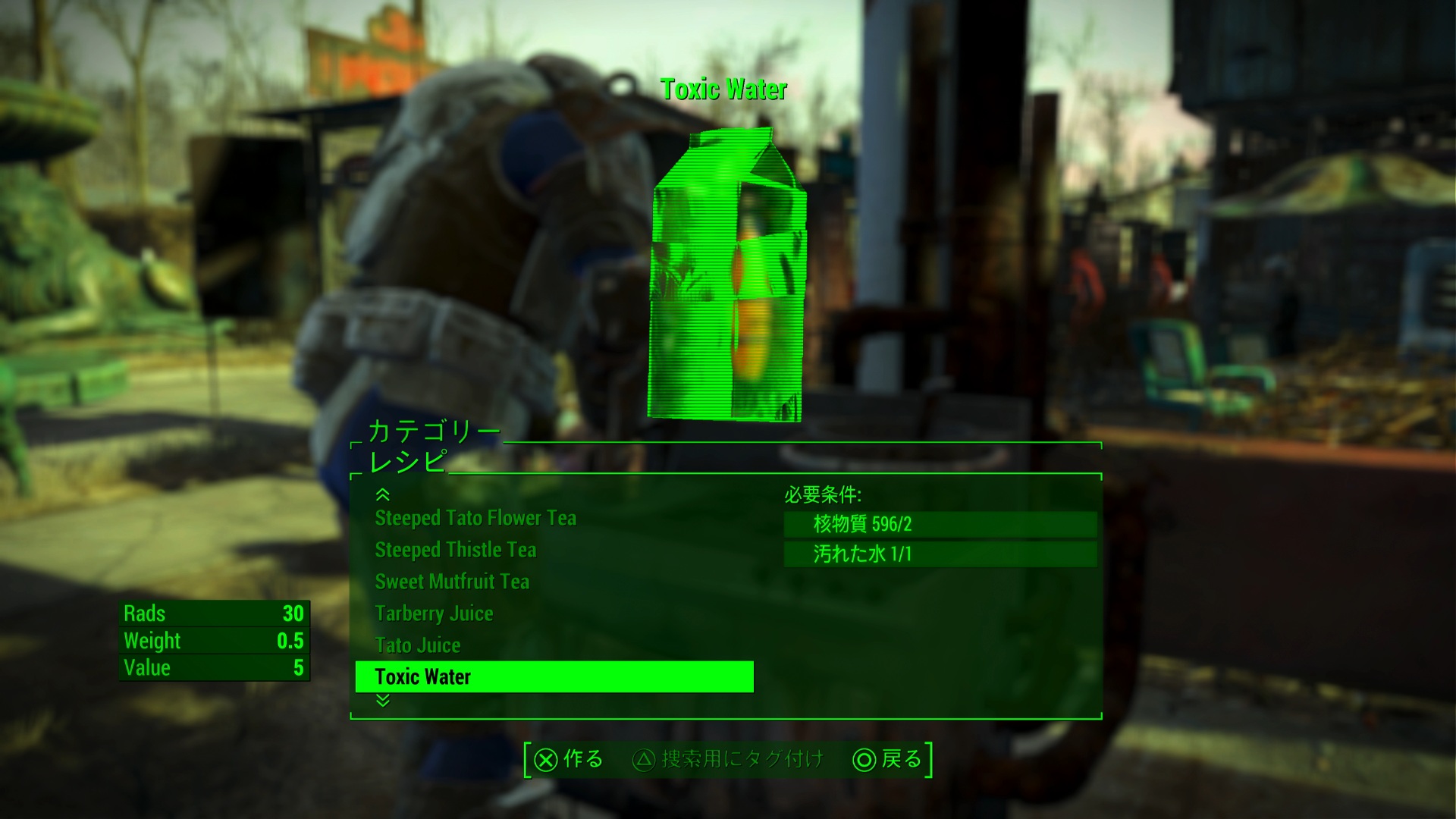
Task: Select Tarberry Juice in the recipe list
Action: (x=434, y=613)
